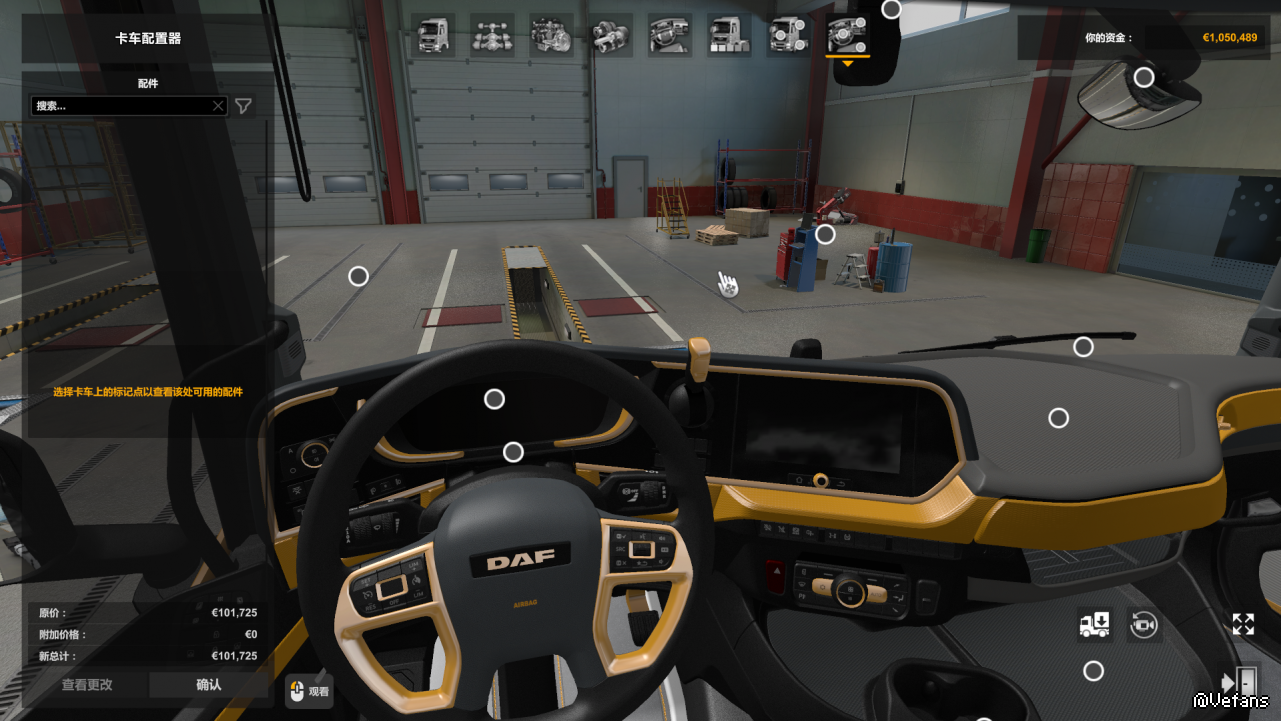Switch to the truck cabin configuration tab
The height and width of the screenshot is (721, 1281).
pyautogui.click(x=433, y=35)
